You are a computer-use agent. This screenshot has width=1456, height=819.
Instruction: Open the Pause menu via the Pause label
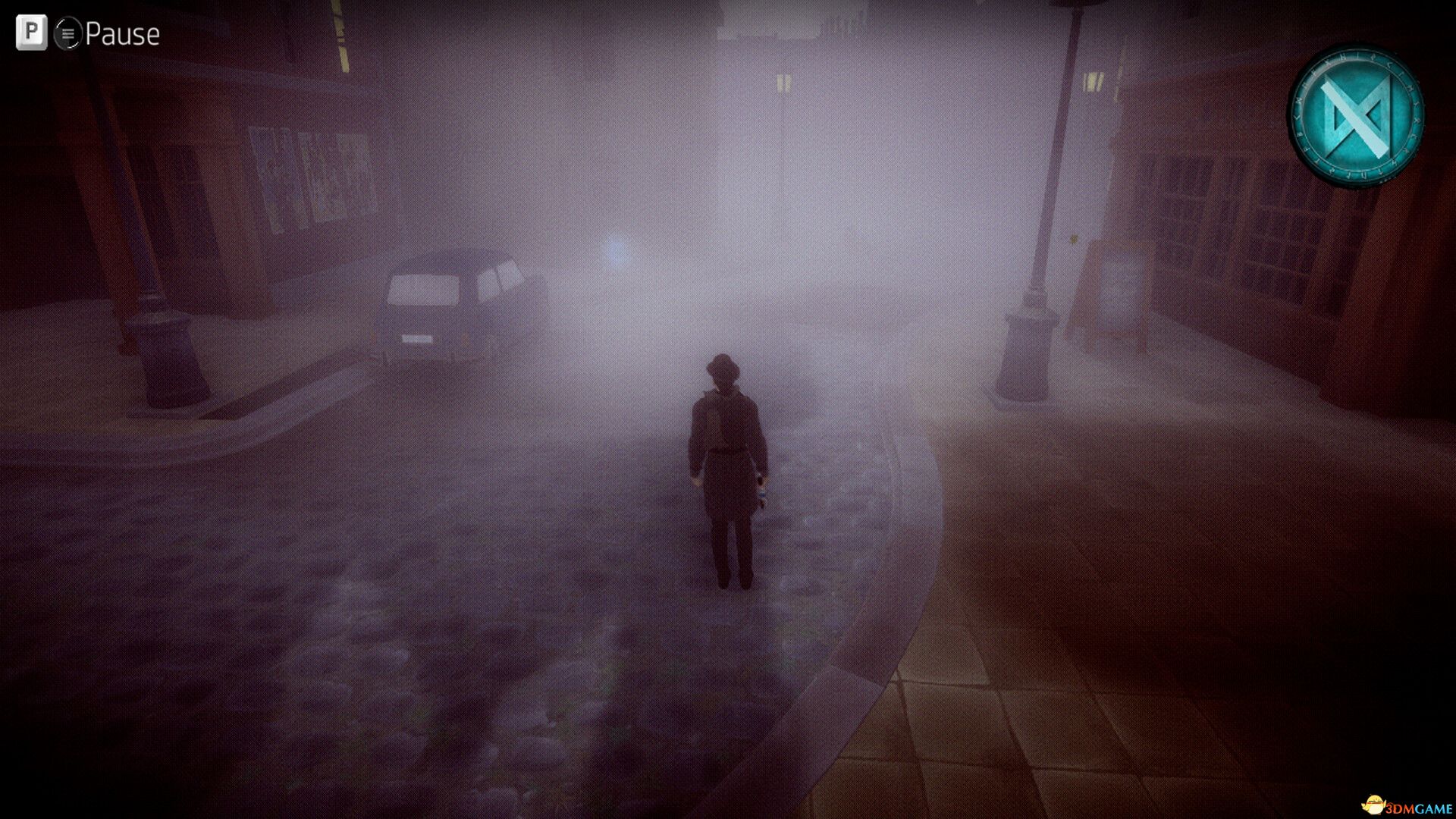point(124,33)
